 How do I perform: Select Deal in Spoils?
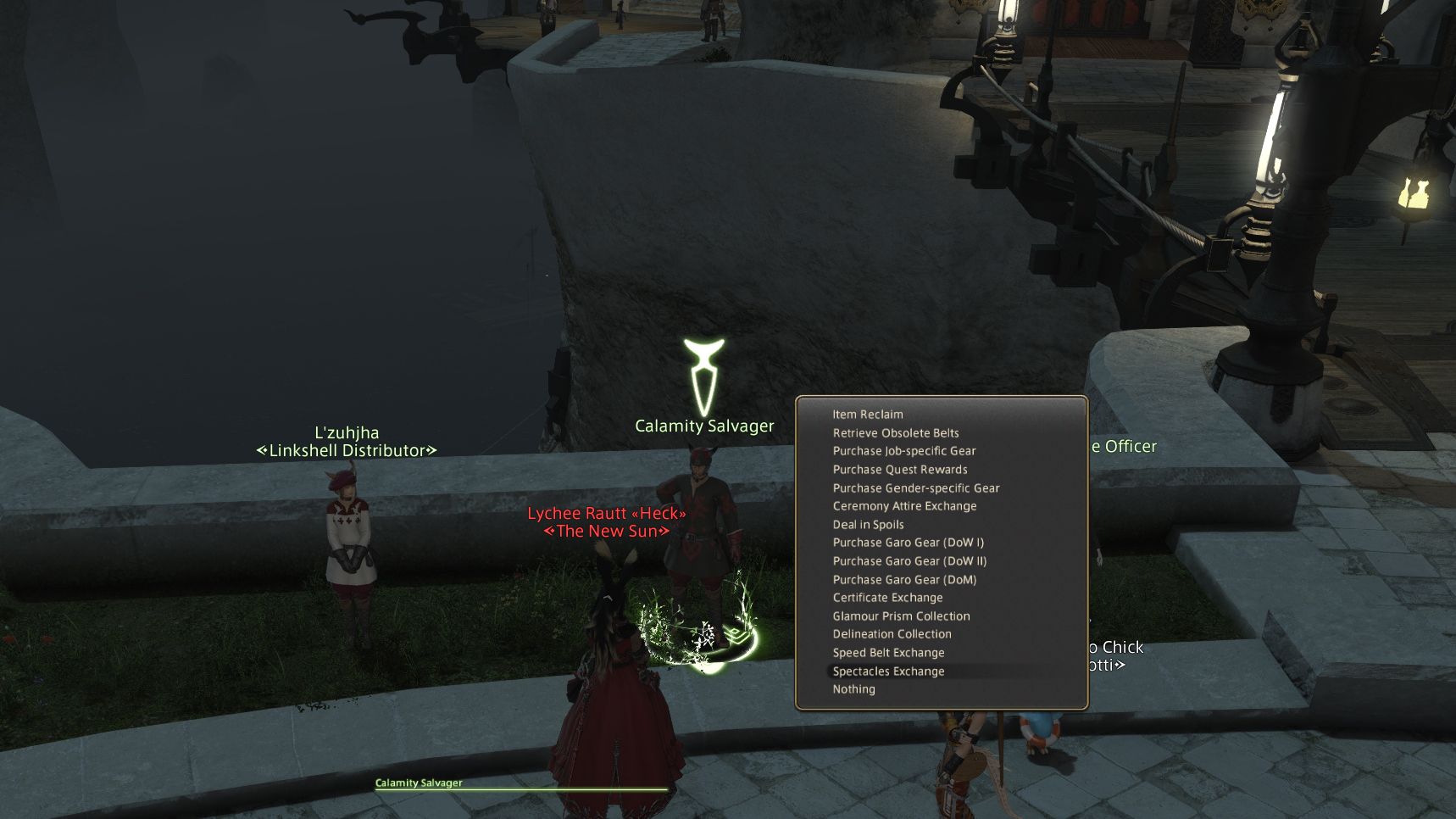[869, 524]
